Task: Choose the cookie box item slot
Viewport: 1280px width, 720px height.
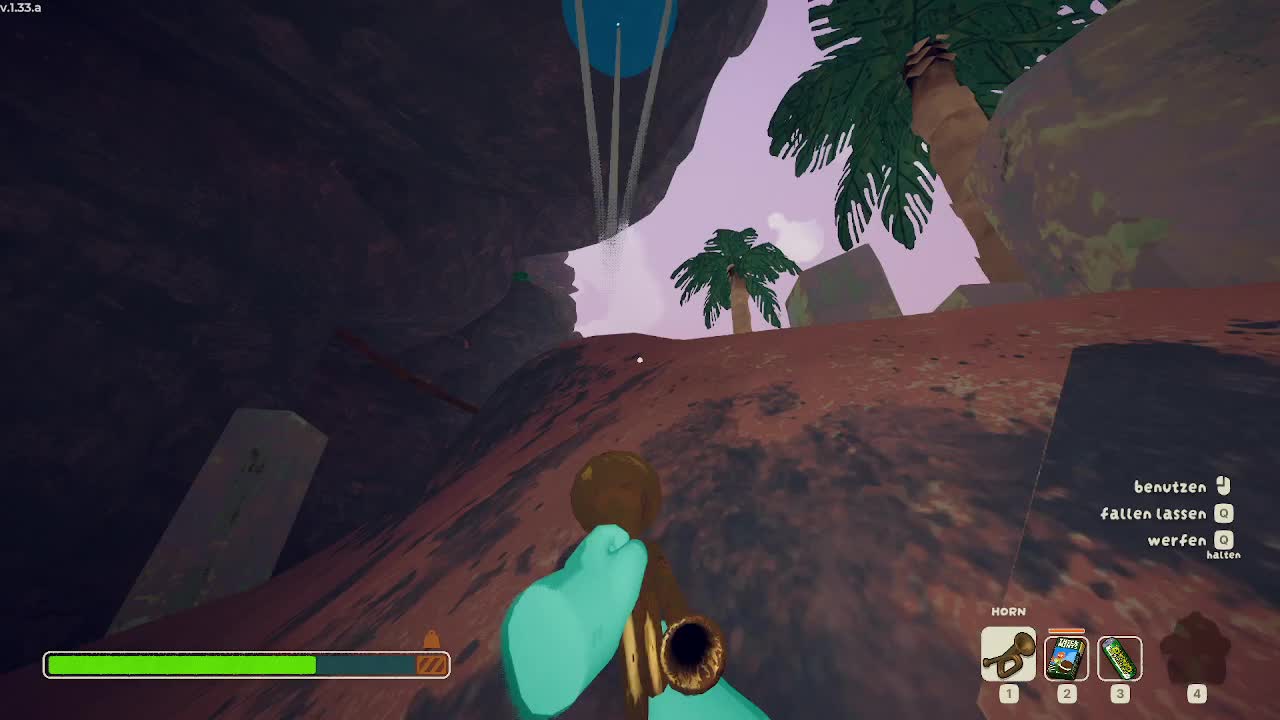Action: (1066, 658)
